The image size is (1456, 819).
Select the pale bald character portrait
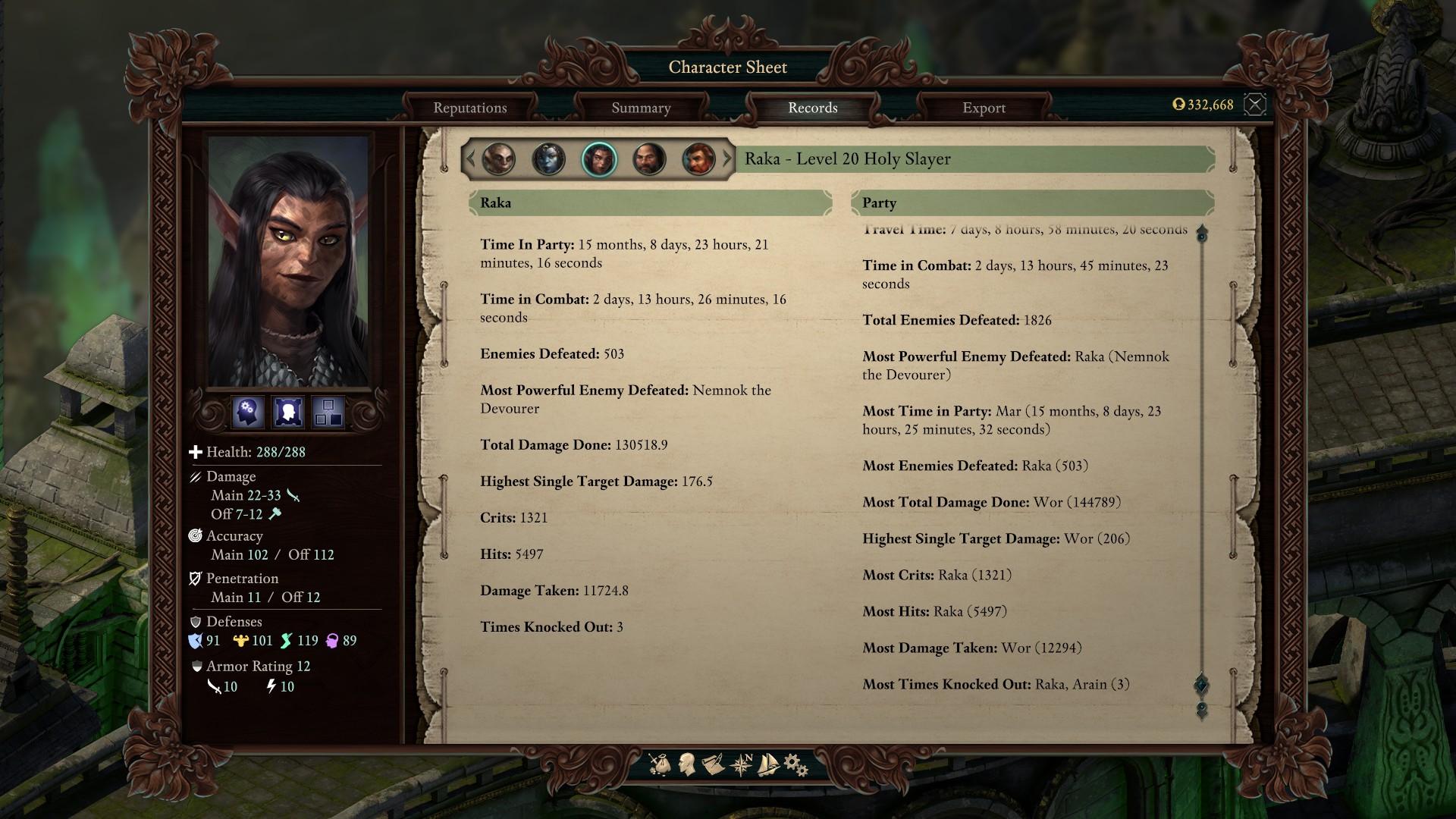click(498, 159)
